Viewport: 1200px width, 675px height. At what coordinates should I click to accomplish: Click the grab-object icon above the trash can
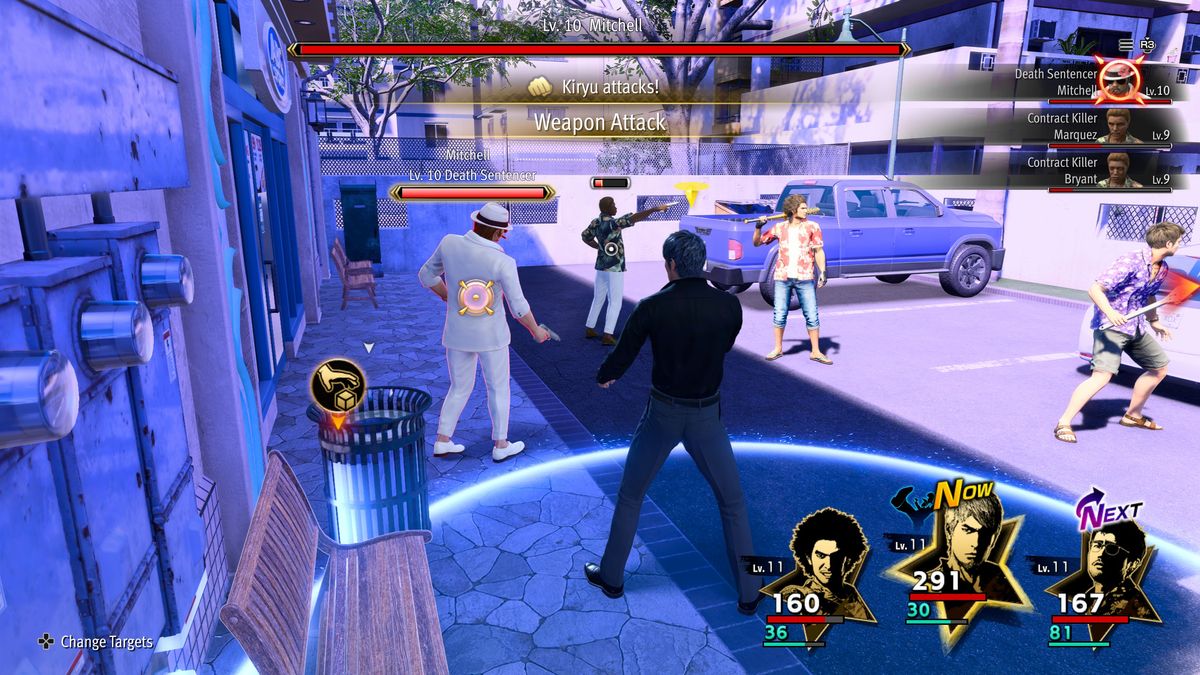click(337, 384)
